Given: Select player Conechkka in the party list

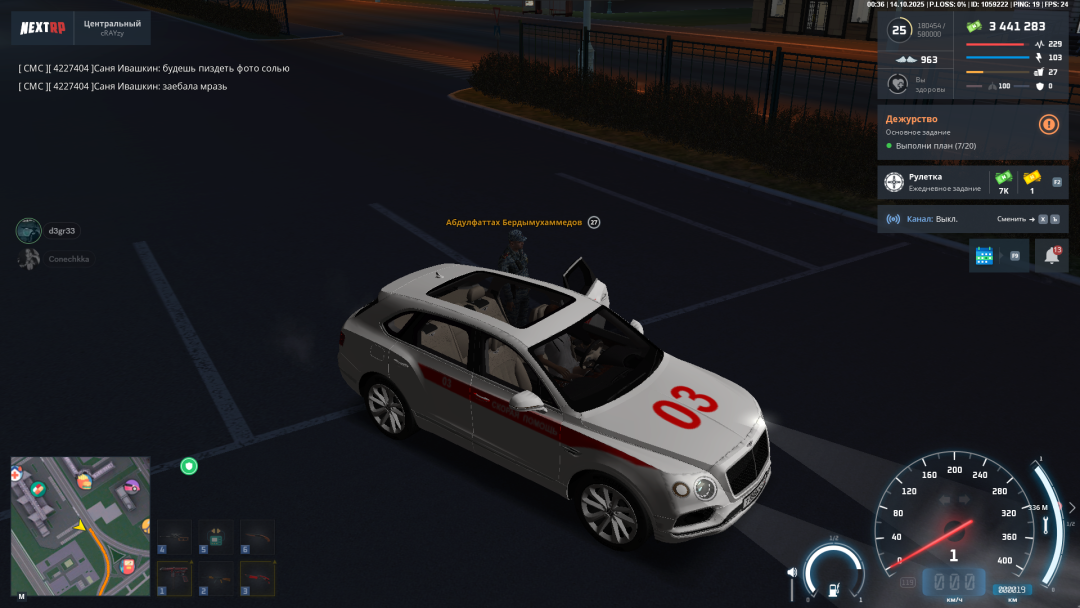Looking at the screenshot, I should (x=55, y=259).
